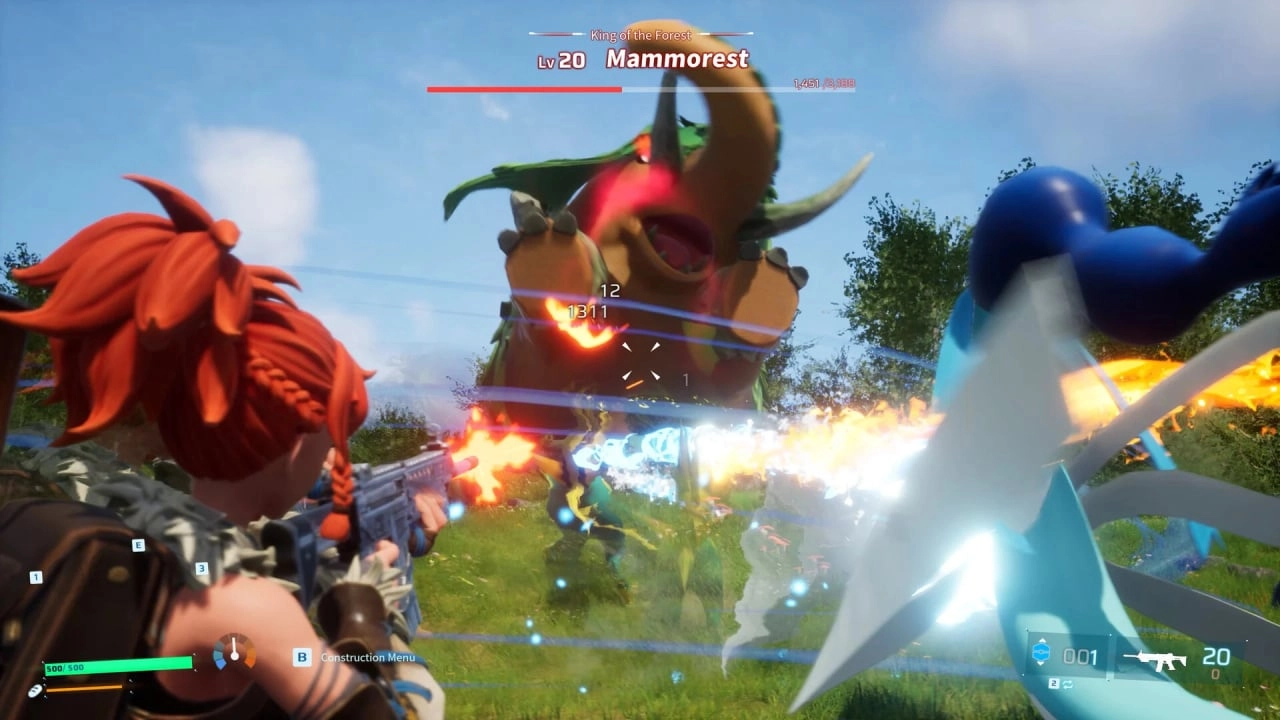The width and height of the screenshot is (1280, 720).
Task: Click the Pal swap cycle icon near key 2
Action: click(x=1068, y=684)
